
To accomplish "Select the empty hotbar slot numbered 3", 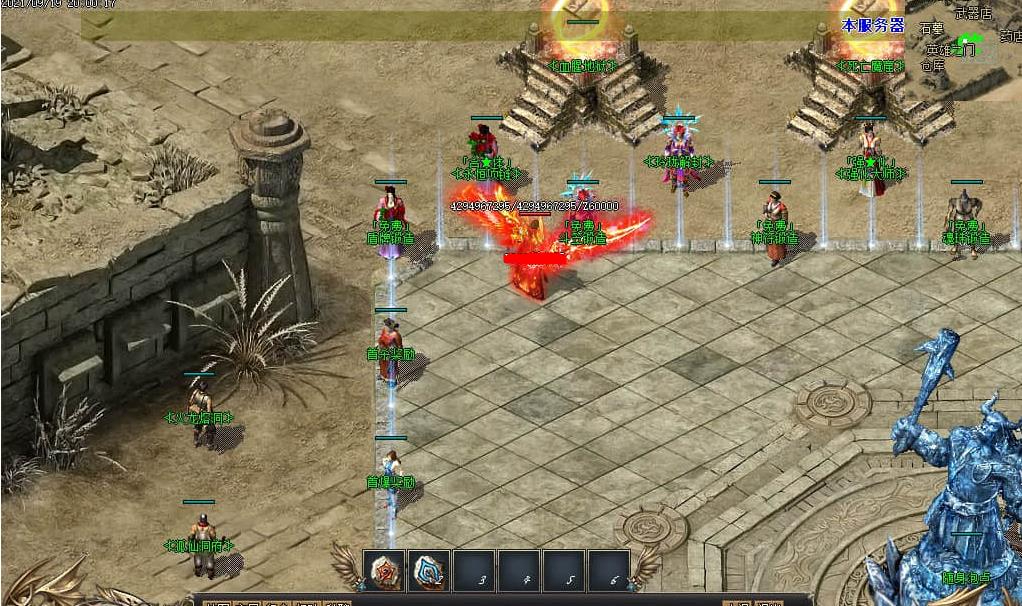I will click(x=475, y=571).
